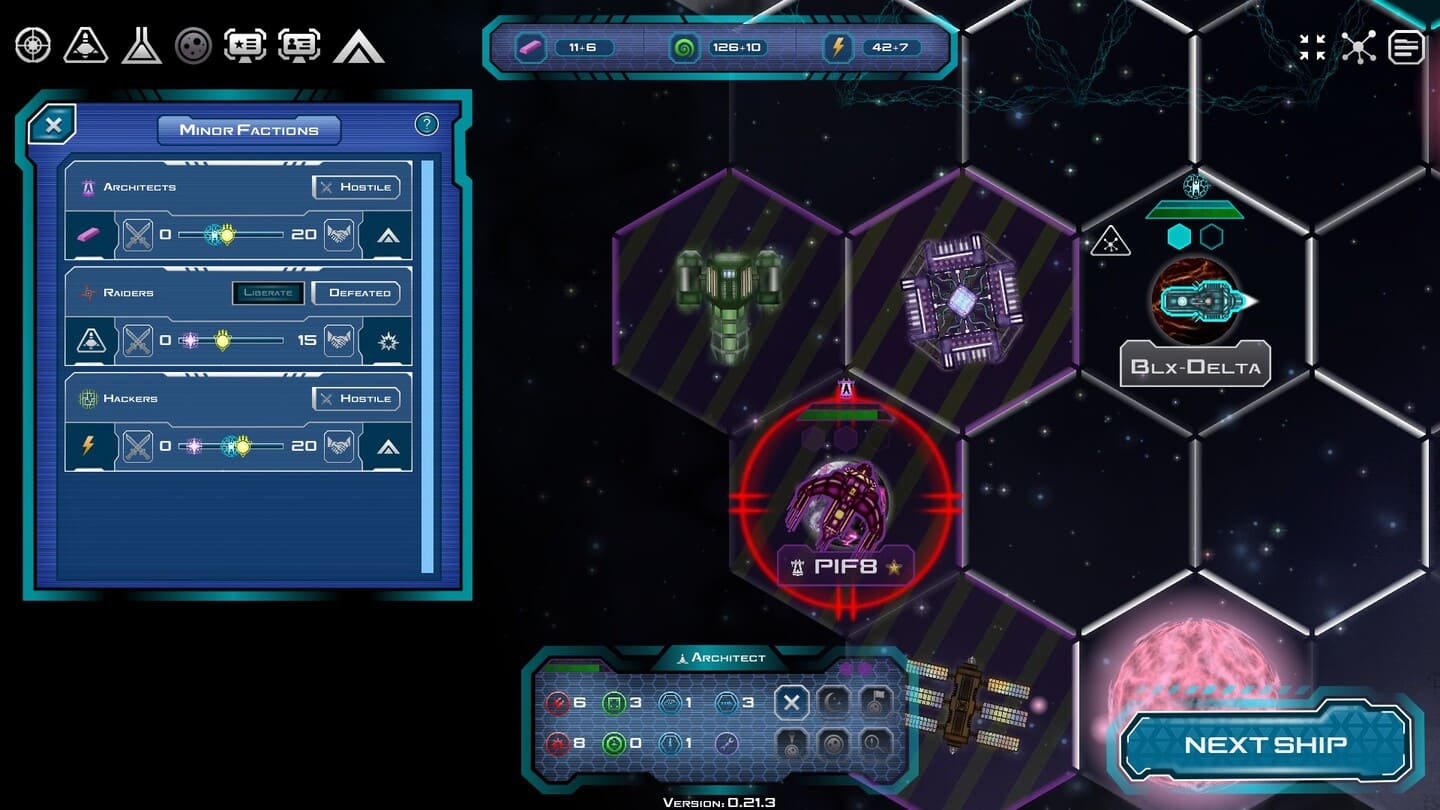Viewport: 1440px width, 810px height.
Task: Open the flask research icon
Action: [x=141, y=46]
